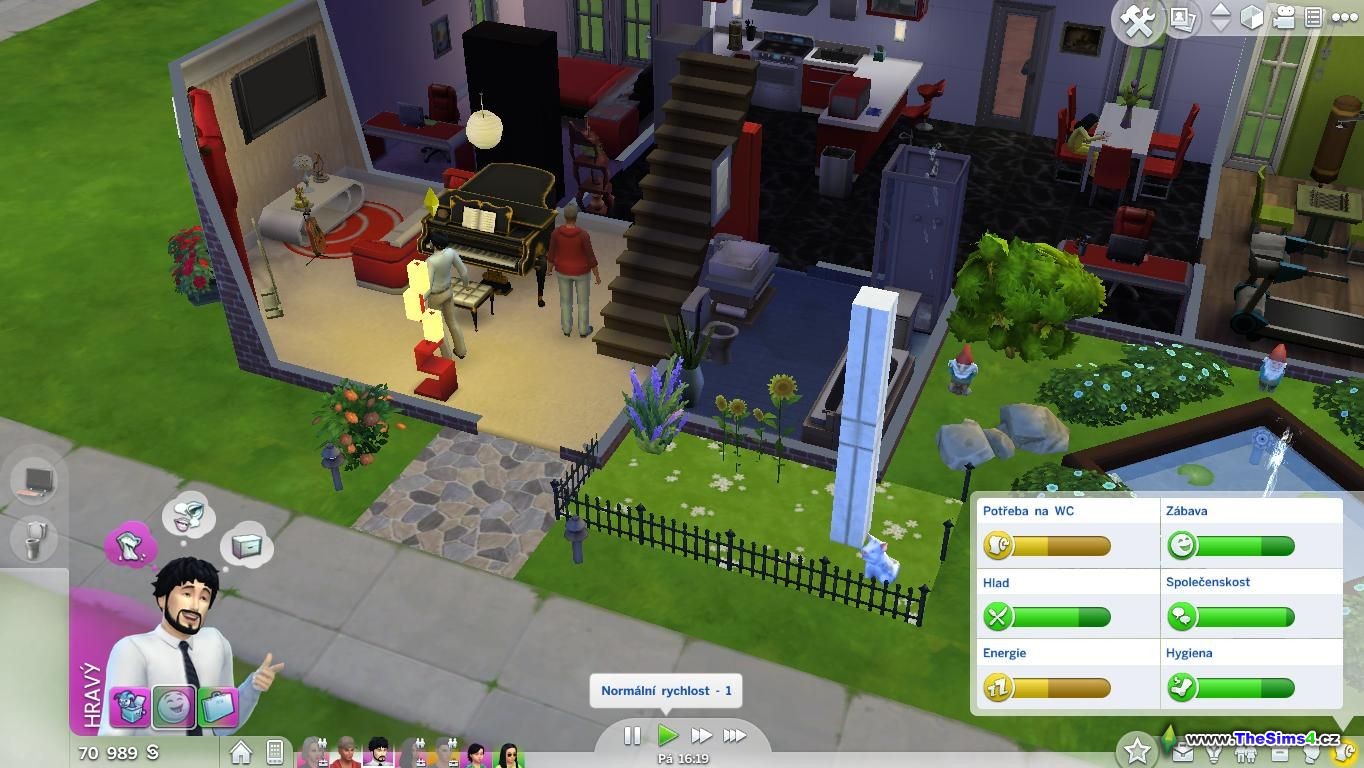Select the pink ghost-like whim thought bubble
1364x768 pixels.
point(131,546)
